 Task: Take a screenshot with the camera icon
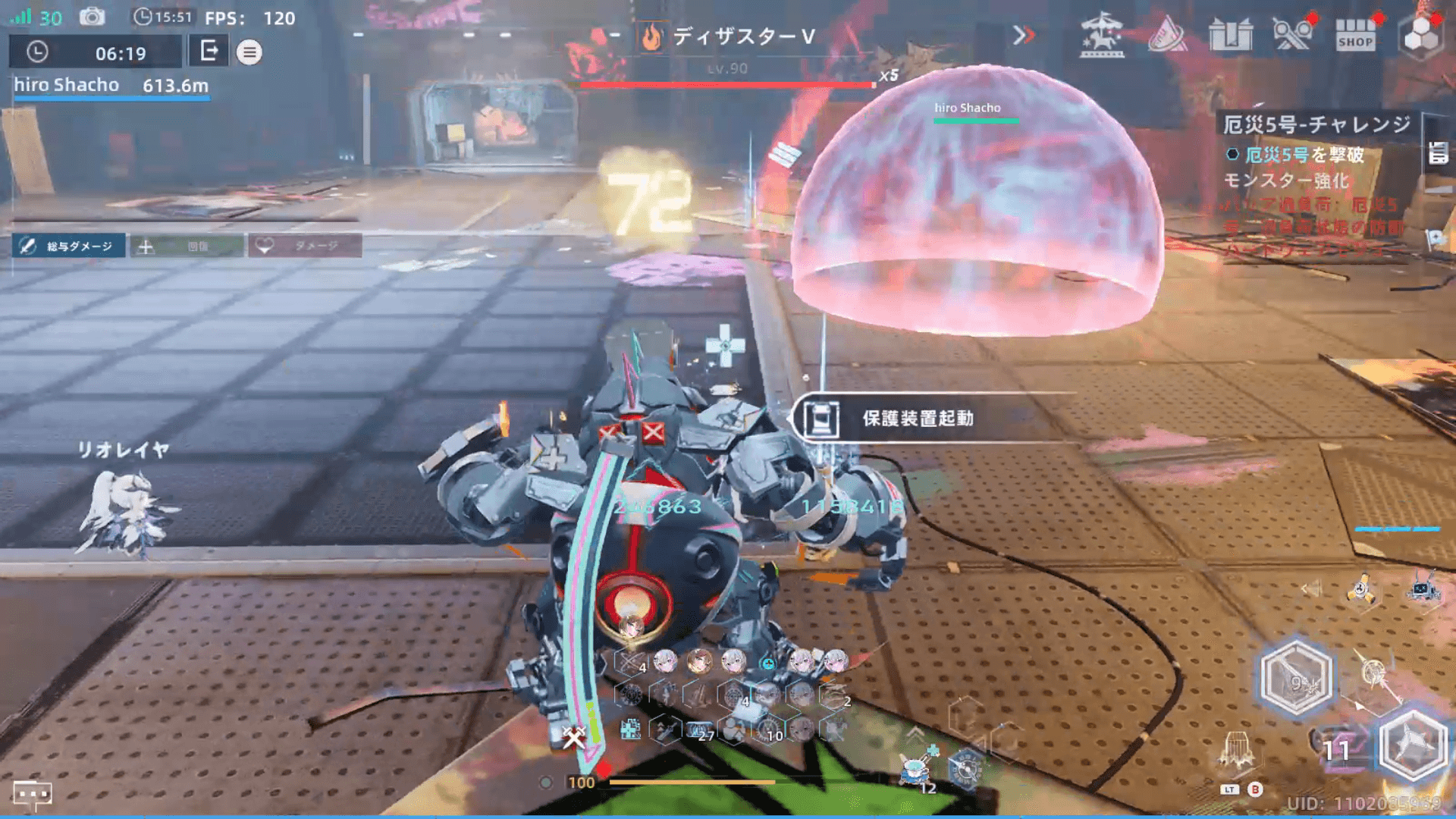click(x=93, y=17)
